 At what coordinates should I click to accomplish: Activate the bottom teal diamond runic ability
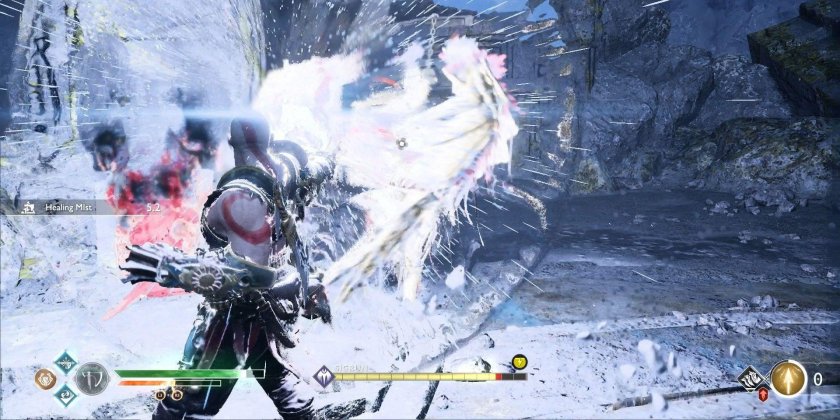(x=64, y=396)
